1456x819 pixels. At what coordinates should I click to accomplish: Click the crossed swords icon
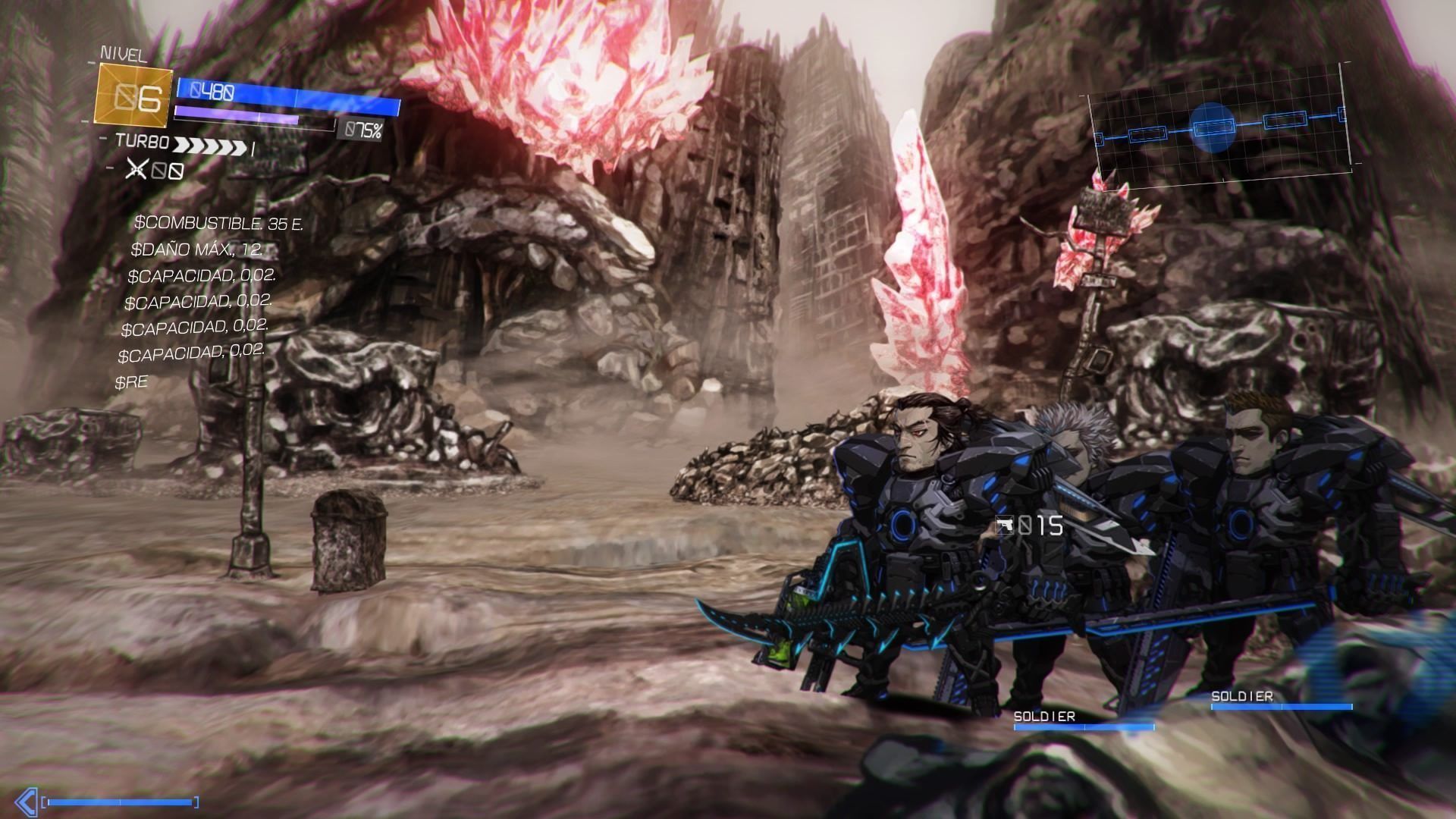click(136, 169)
